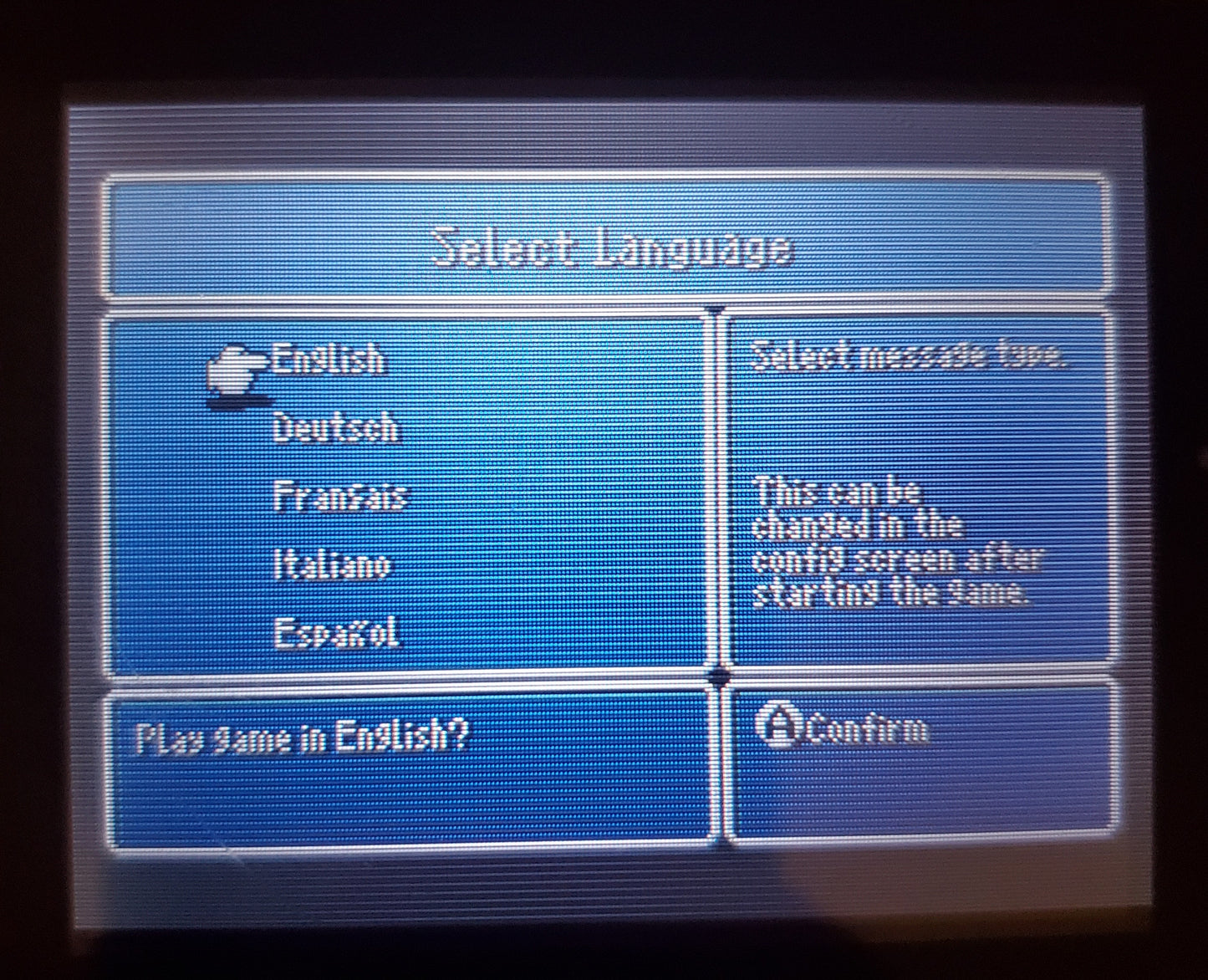Select English as the game language
This screenshot has width=1208, height=980.
[x=328, y=361]
